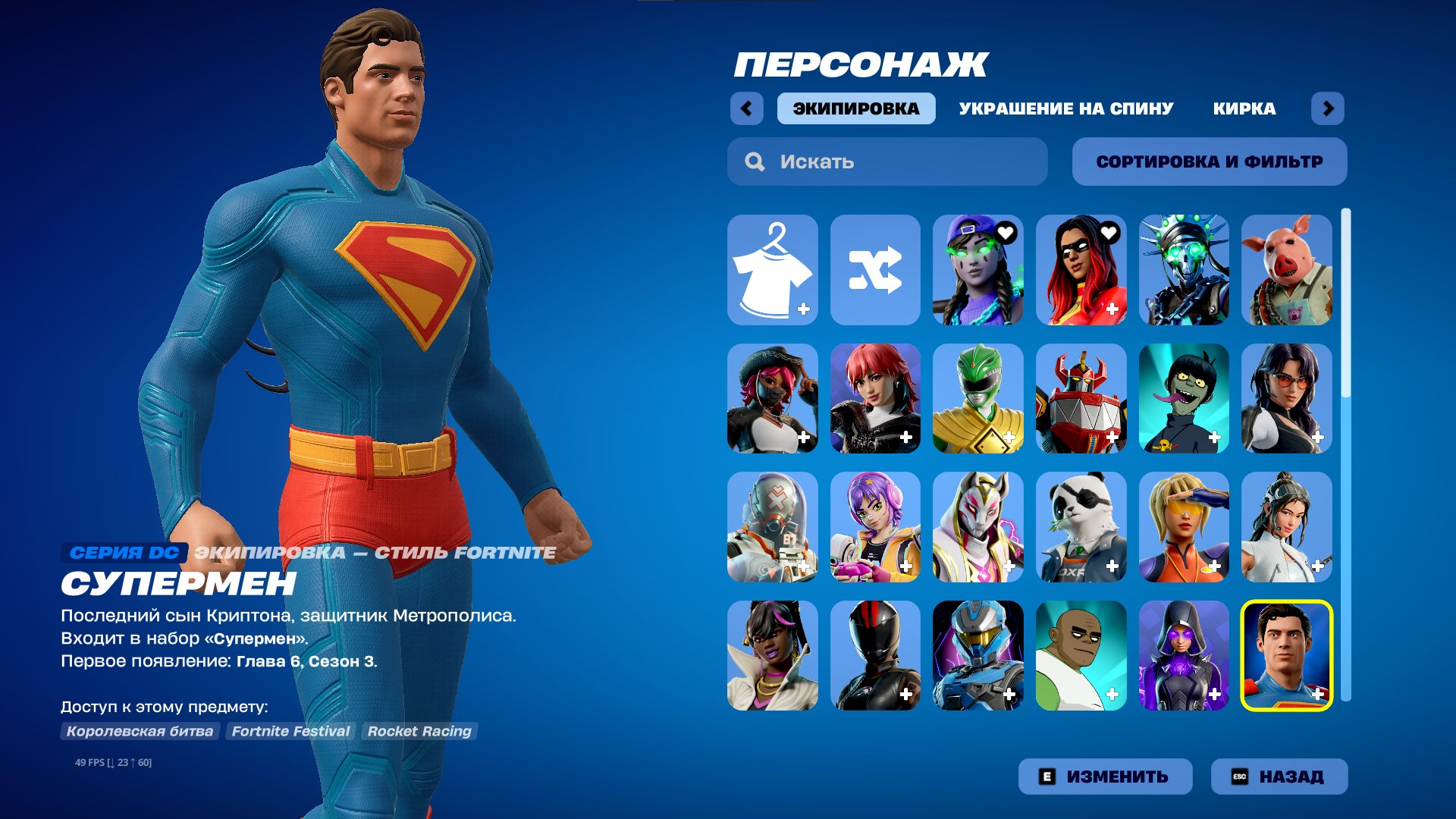Switch to the УКРАШЕНИЕ НА СПИНУ tab
The image size is (1456, 819).
1063,108
